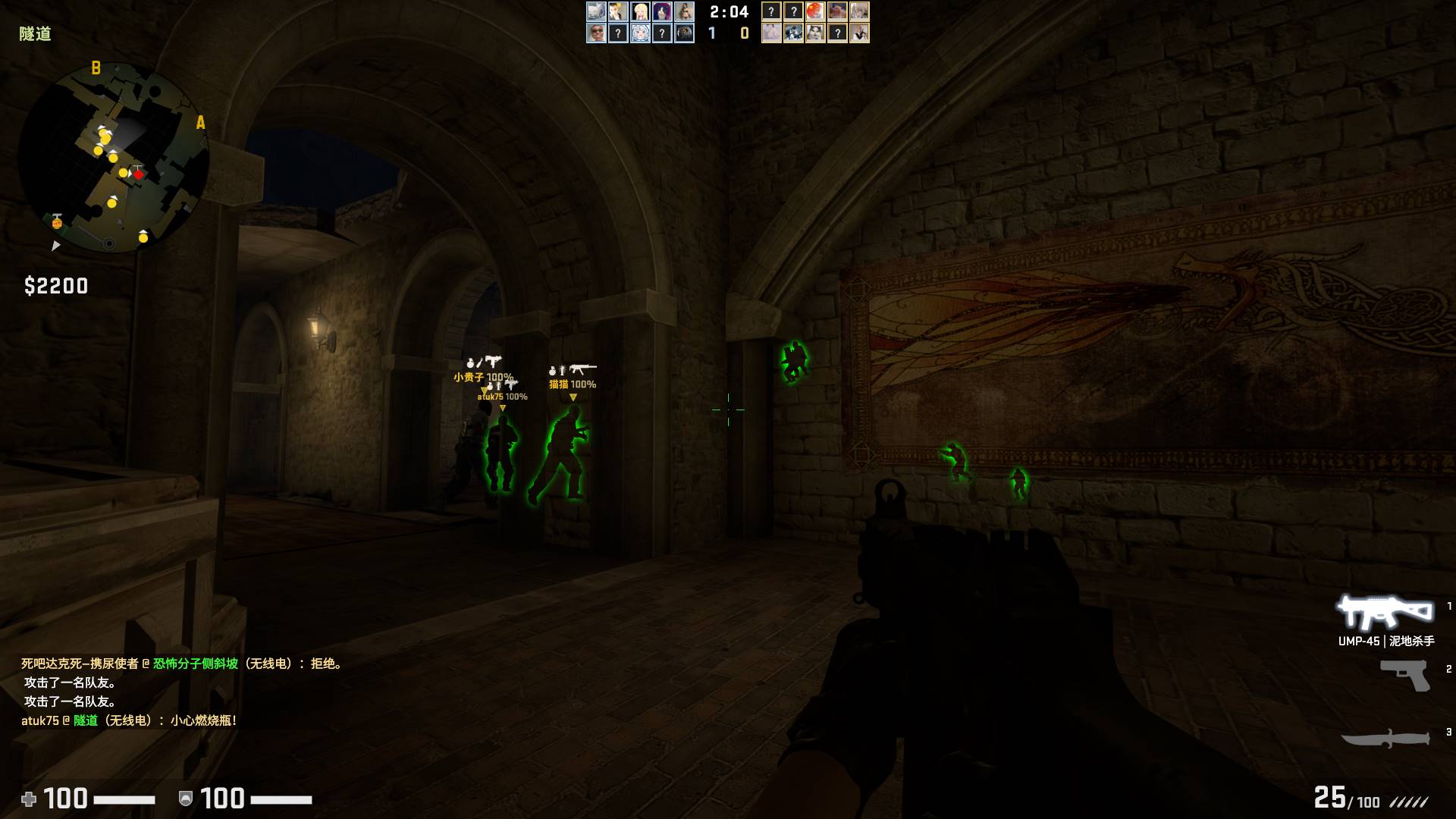1456x819 pixels.
Task: Select bombsite B marker on the radar
Action: 95,67
